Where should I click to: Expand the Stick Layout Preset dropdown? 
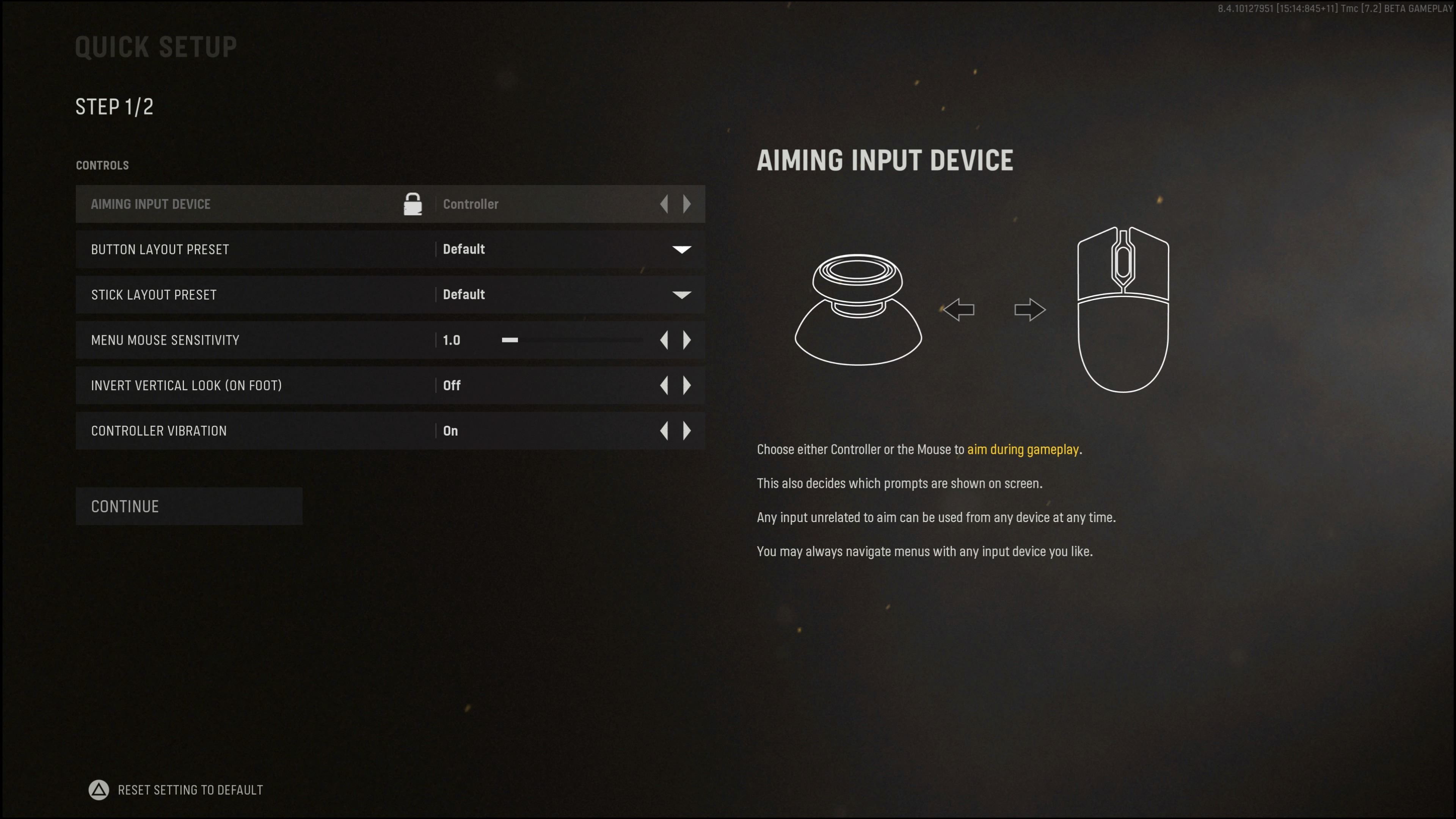coord(681,295)
